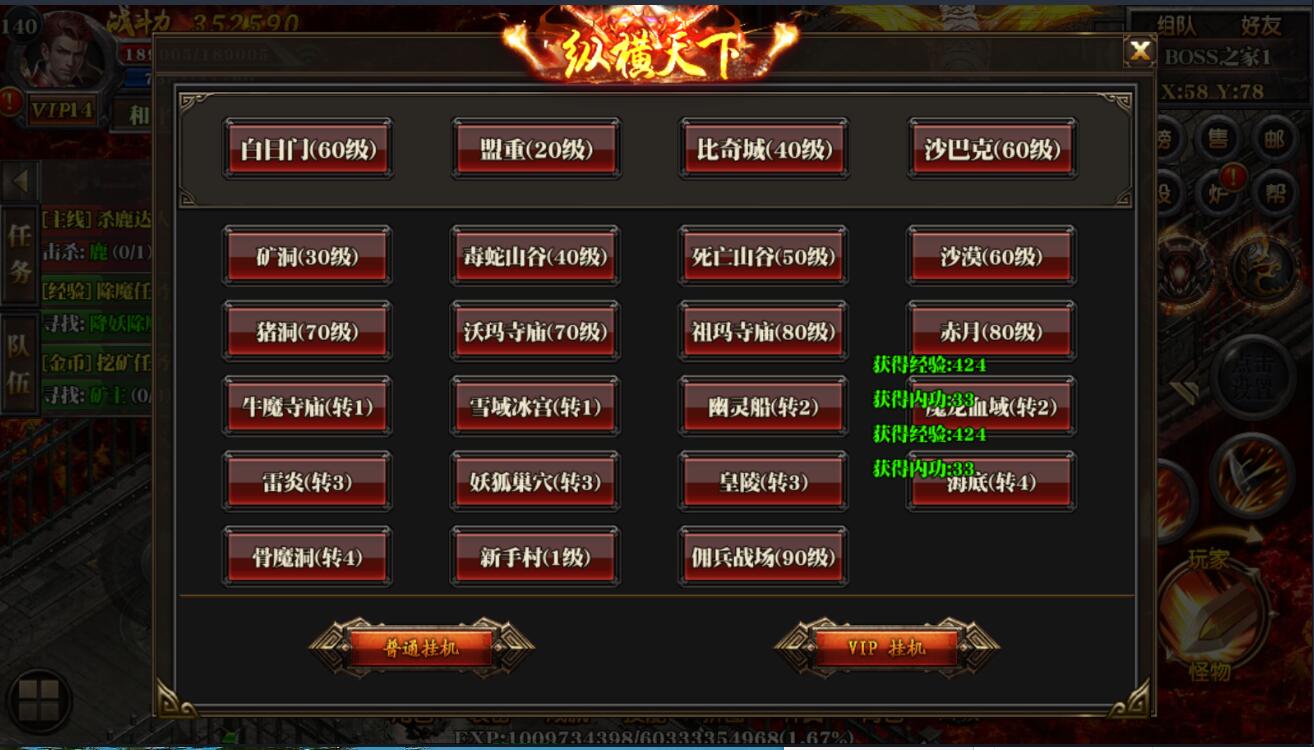Screen dimensions: 1314x750
Task: Travel to 沙巴克(60级)
Action: pos(992,150)
